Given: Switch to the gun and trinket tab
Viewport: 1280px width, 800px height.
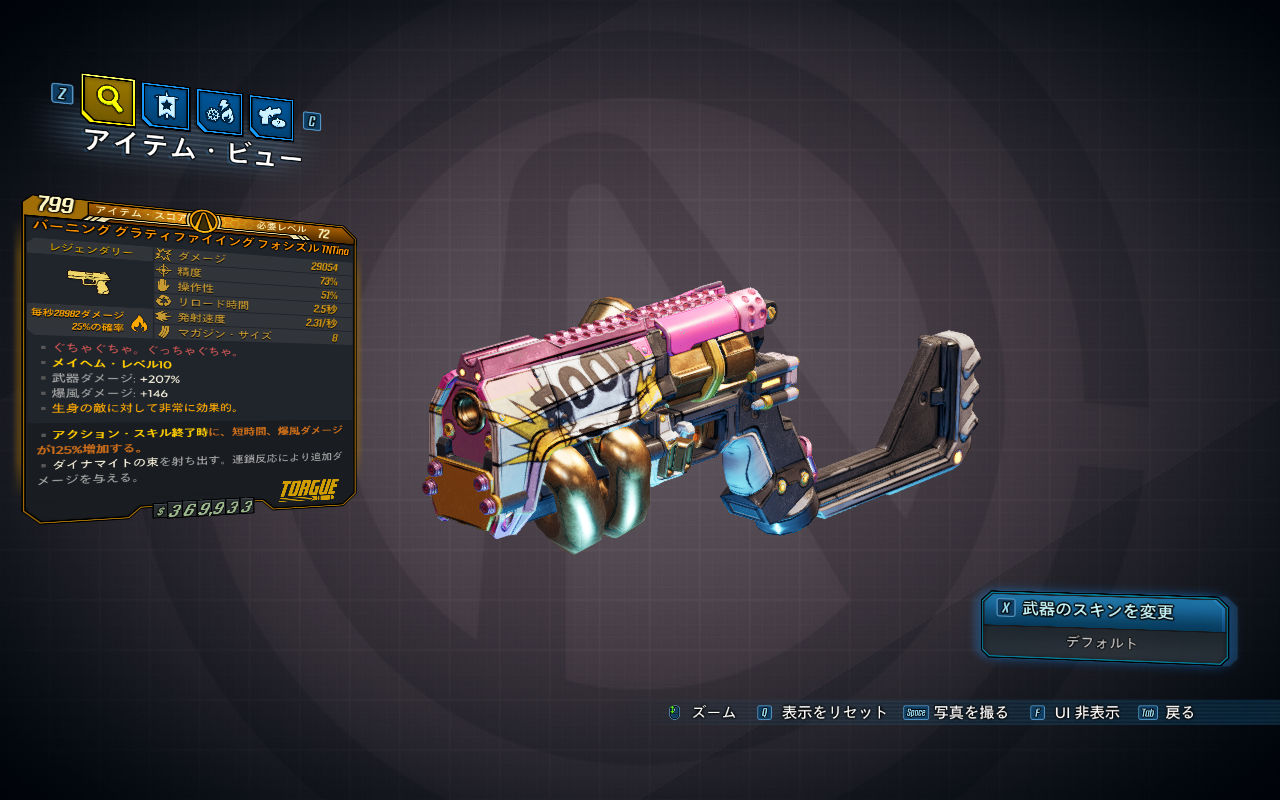Looking at the screenshot, I should [271, 116].
